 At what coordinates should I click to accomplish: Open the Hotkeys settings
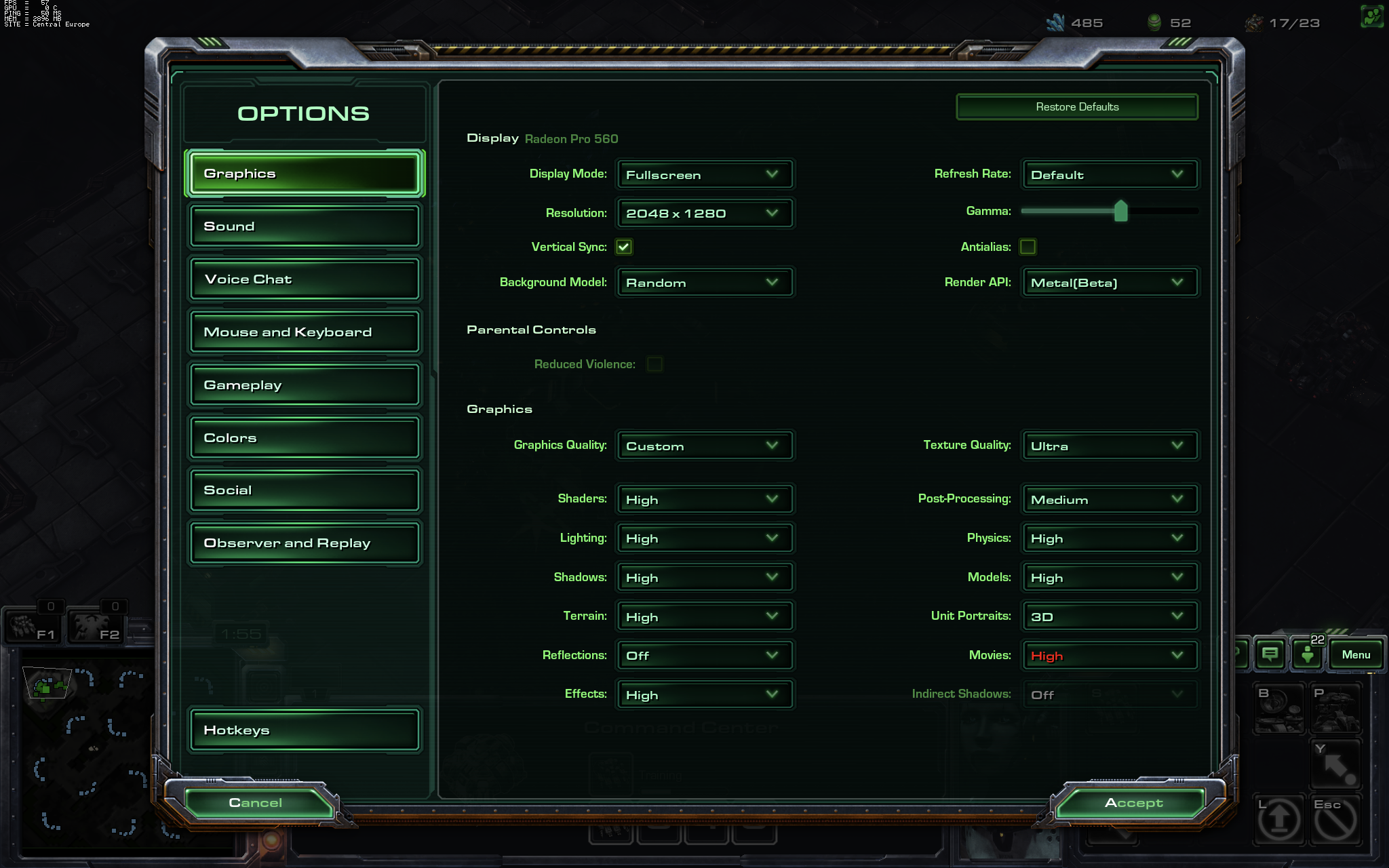click(304, 730)
